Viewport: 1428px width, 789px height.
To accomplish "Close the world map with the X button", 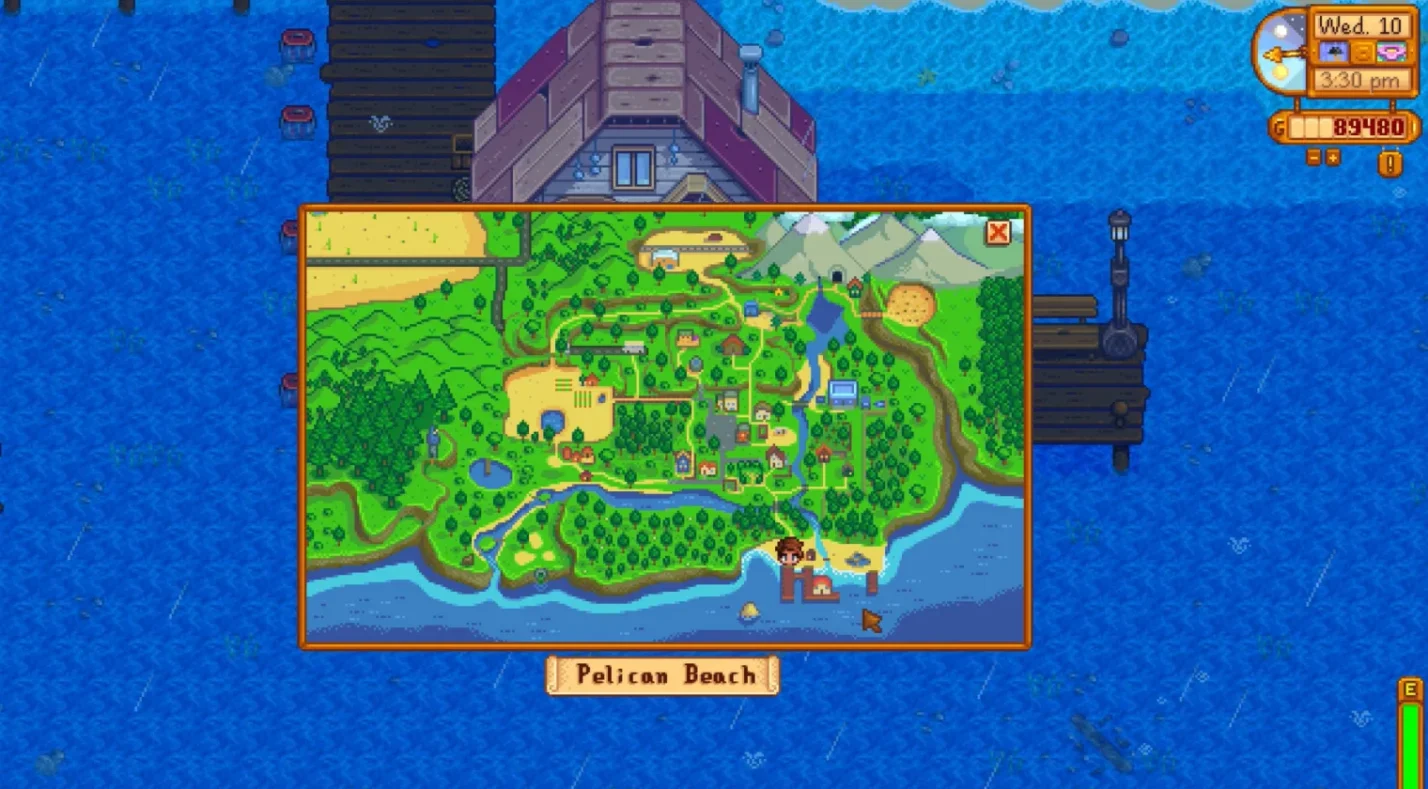I will (997, 233).
